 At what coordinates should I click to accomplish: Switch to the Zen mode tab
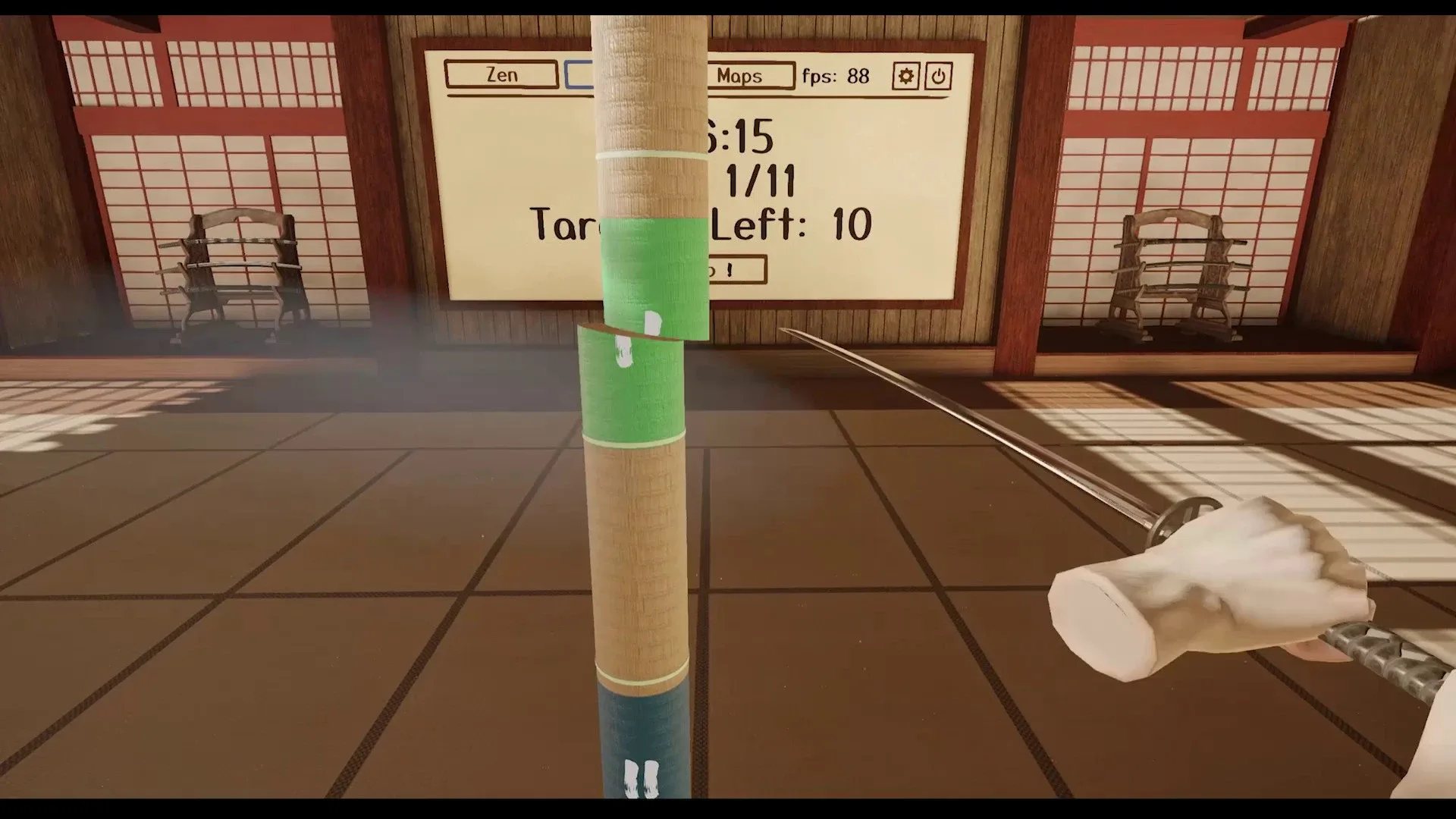[500, 74]
